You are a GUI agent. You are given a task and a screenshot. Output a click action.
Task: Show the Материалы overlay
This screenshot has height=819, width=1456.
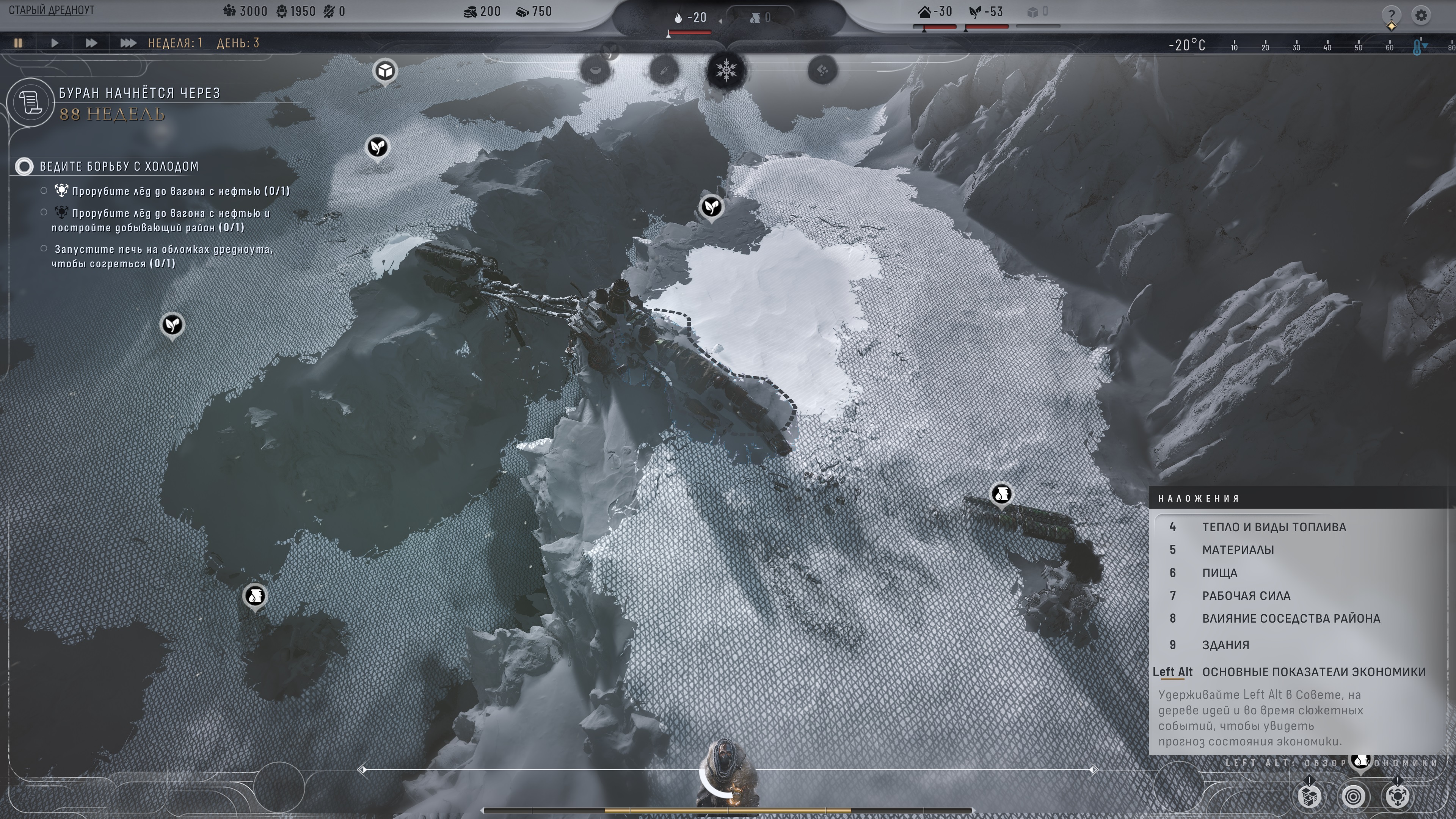click(1238, 549)
